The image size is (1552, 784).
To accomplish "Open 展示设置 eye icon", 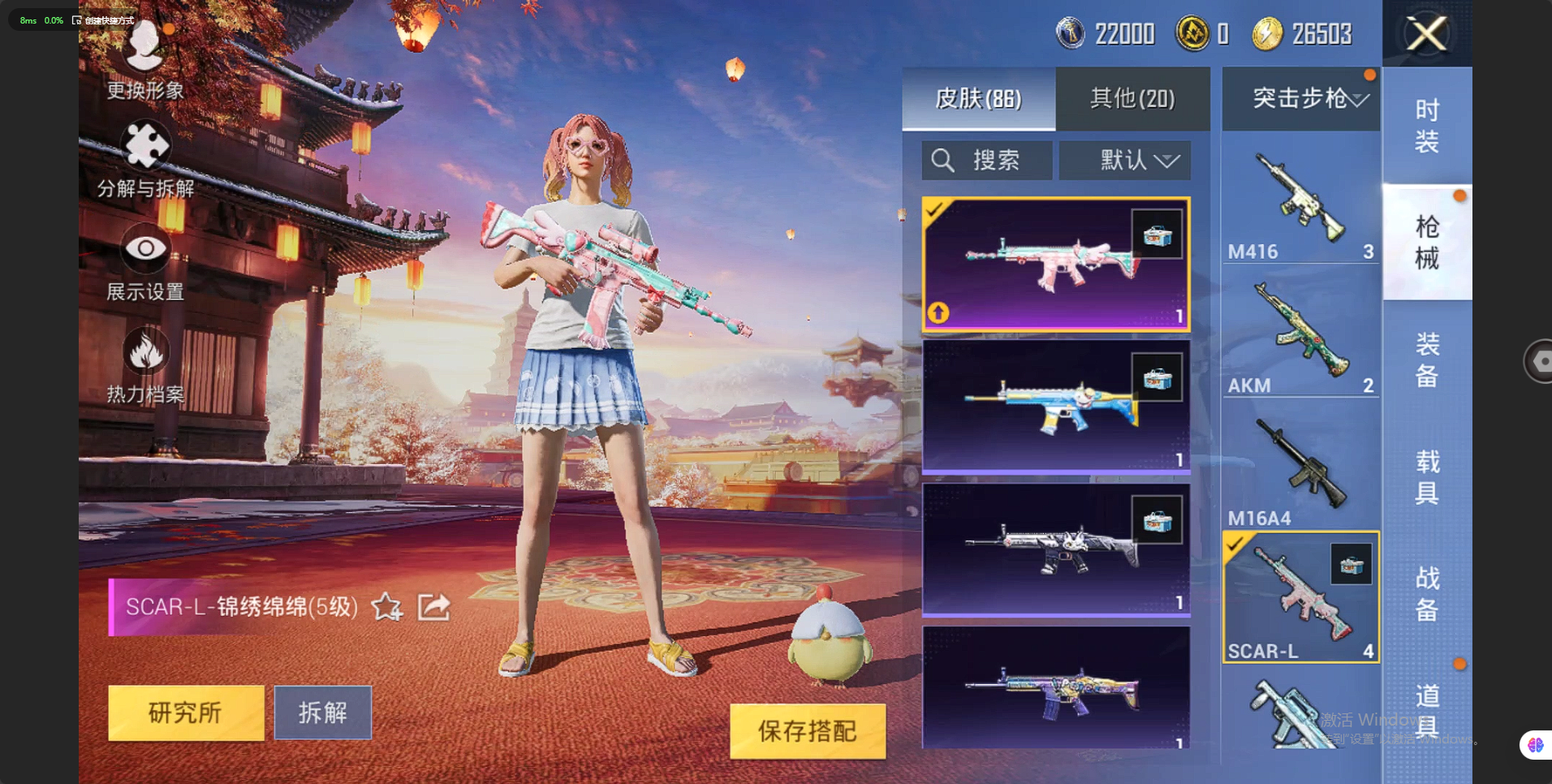I will tap(145, 250).
